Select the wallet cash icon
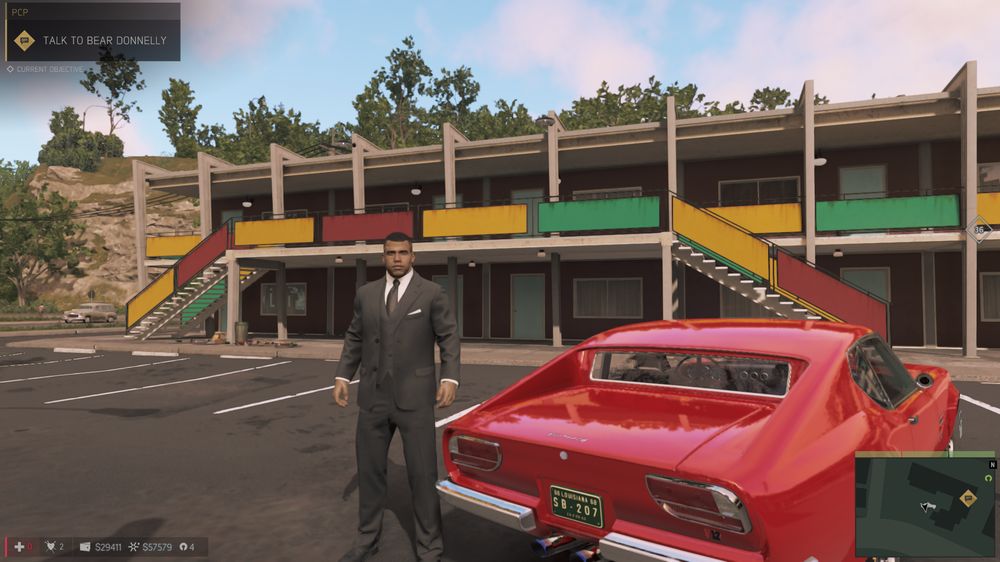The height and width of the screenshot is (562, 1000). [x=85, y=547]
